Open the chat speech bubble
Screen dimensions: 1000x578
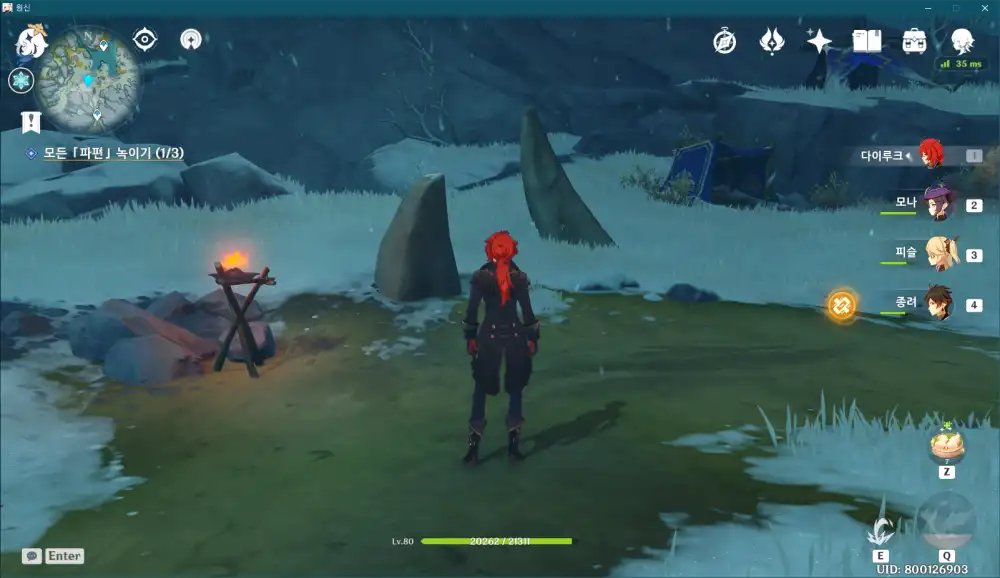(x=32, y=556)
